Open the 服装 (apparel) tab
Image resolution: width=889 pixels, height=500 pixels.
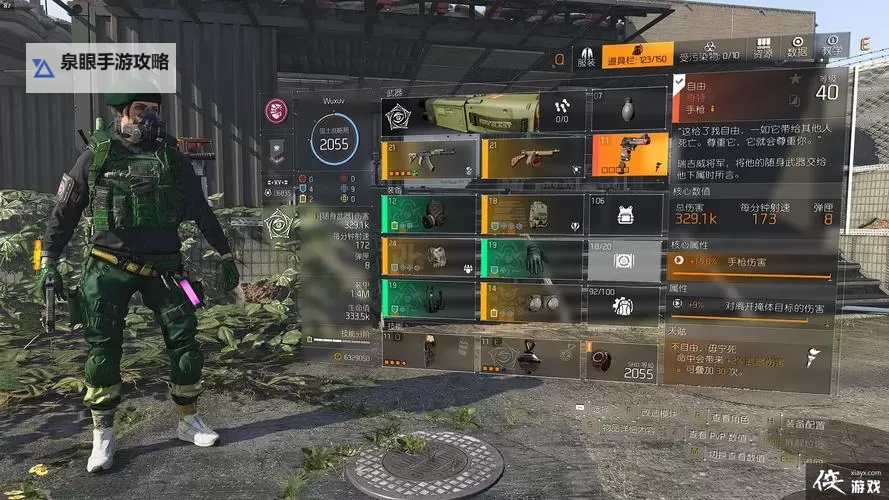pyautogui.click(x=585, y=56)
